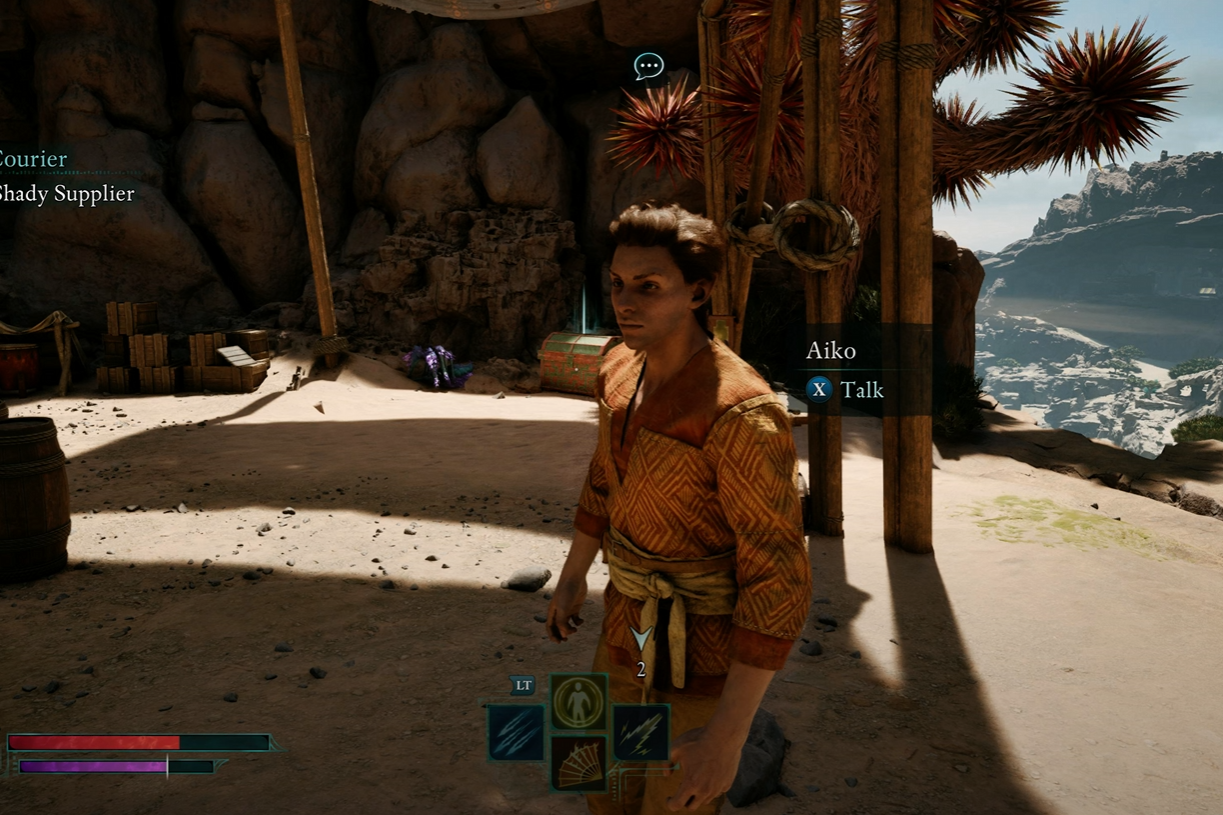Trigger the flaming fan ability

click(579, 763)
